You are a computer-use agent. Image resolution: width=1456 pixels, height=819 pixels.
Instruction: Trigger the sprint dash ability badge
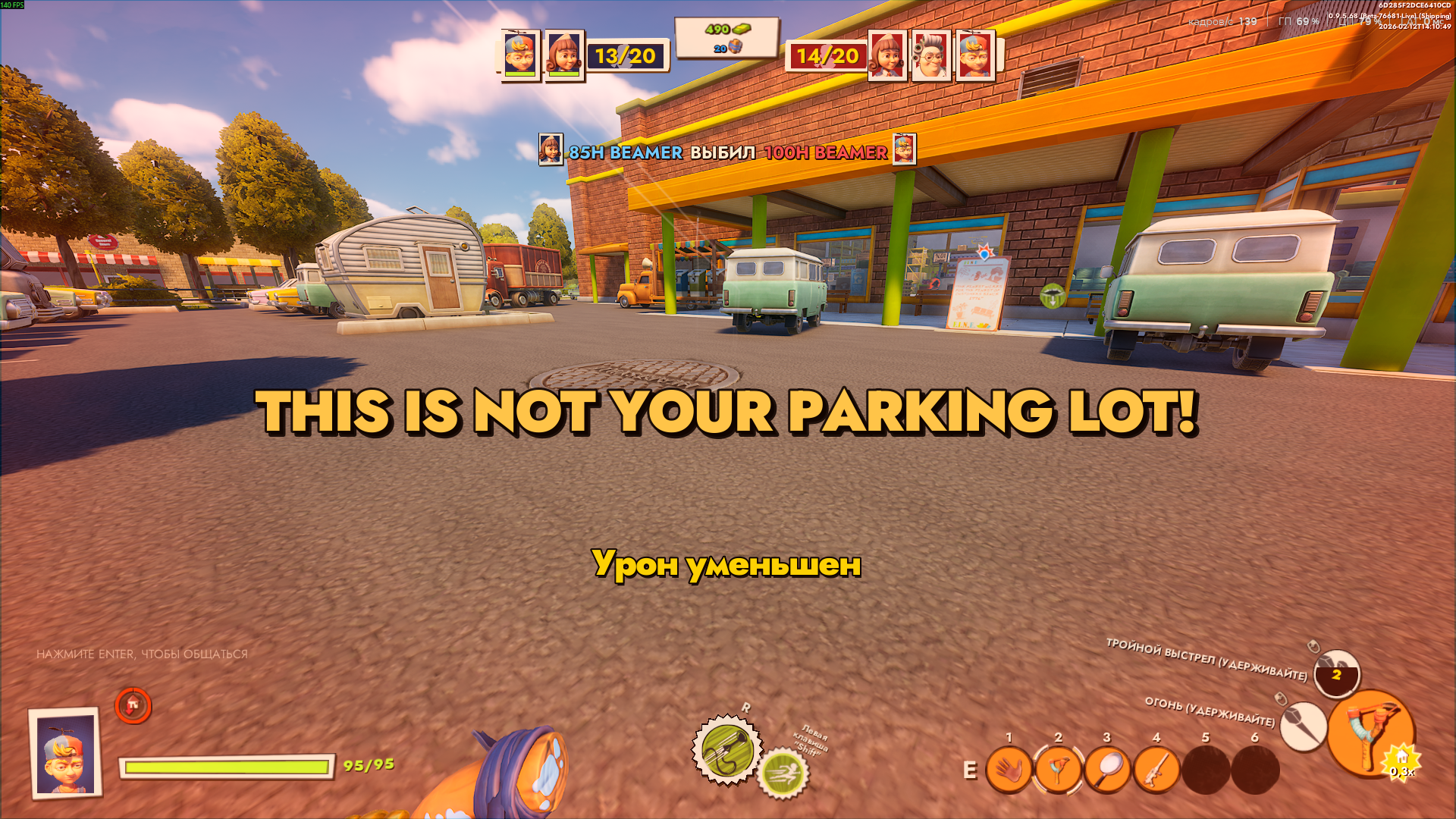(x=783, y=773)
